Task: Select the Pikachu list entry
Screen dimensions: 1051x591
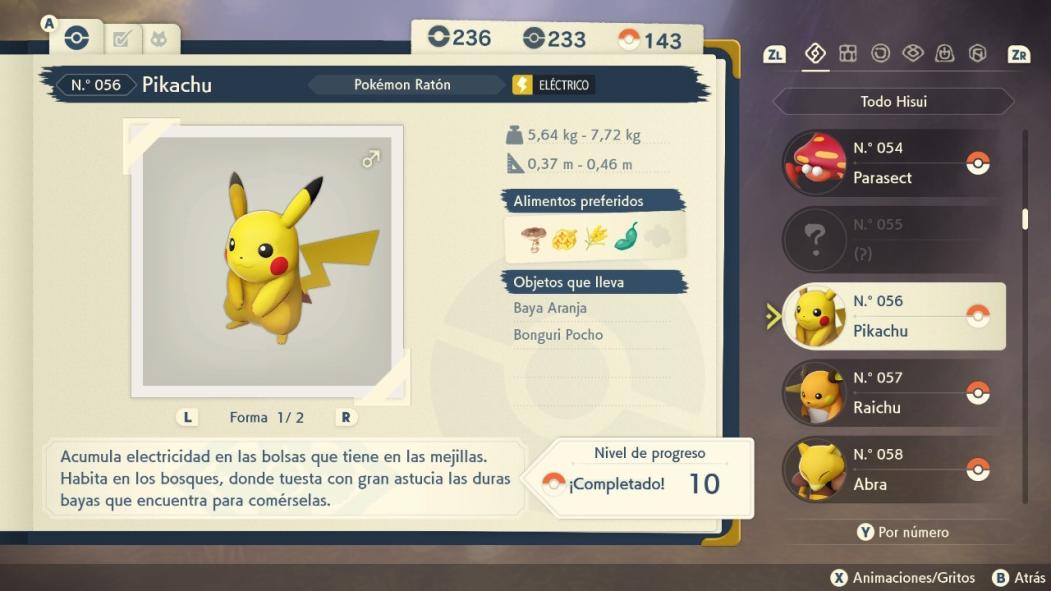Action: (893, 316)
